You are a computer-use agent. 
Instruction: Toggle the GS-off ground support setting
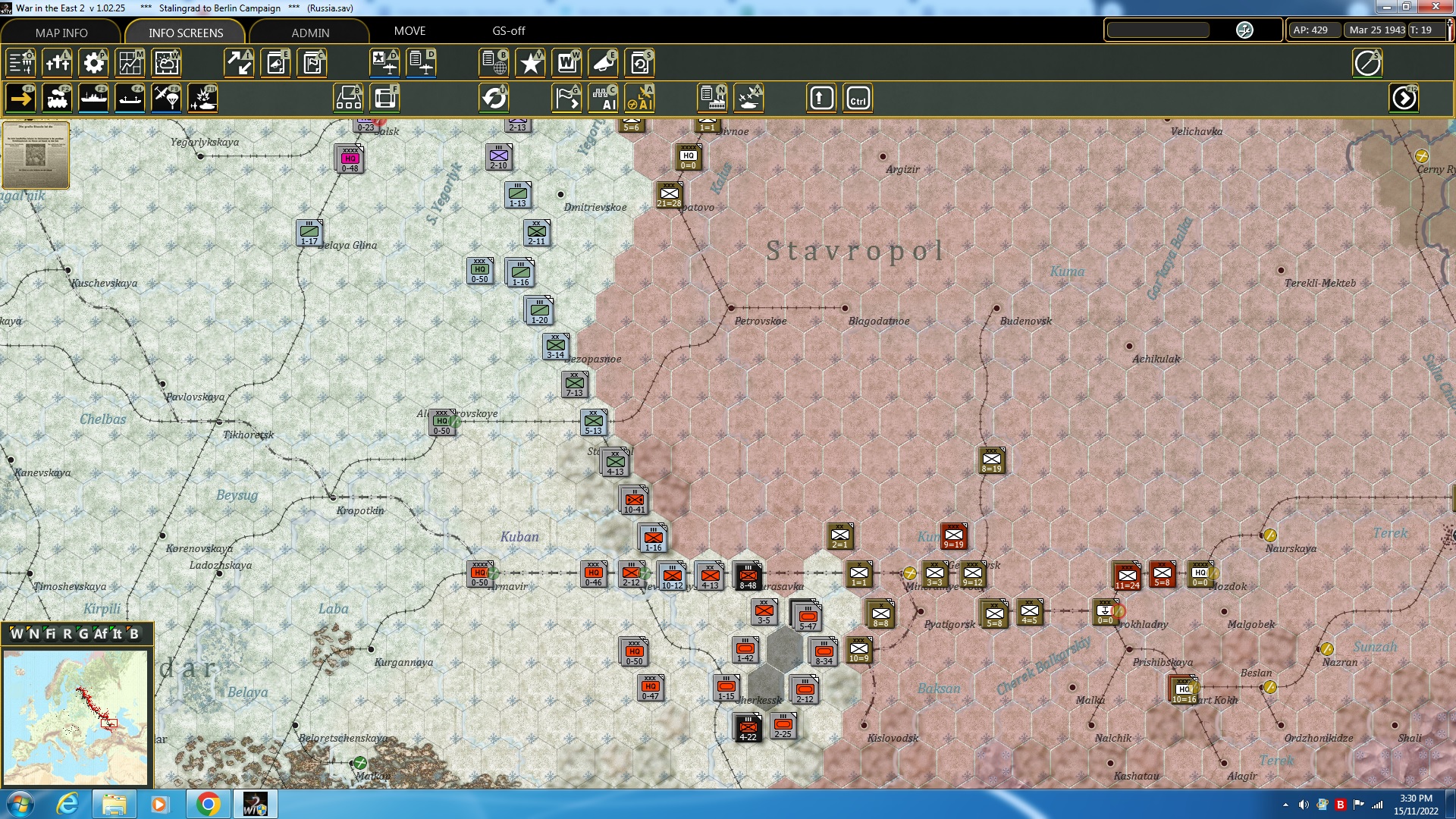(x=507, y=31)
